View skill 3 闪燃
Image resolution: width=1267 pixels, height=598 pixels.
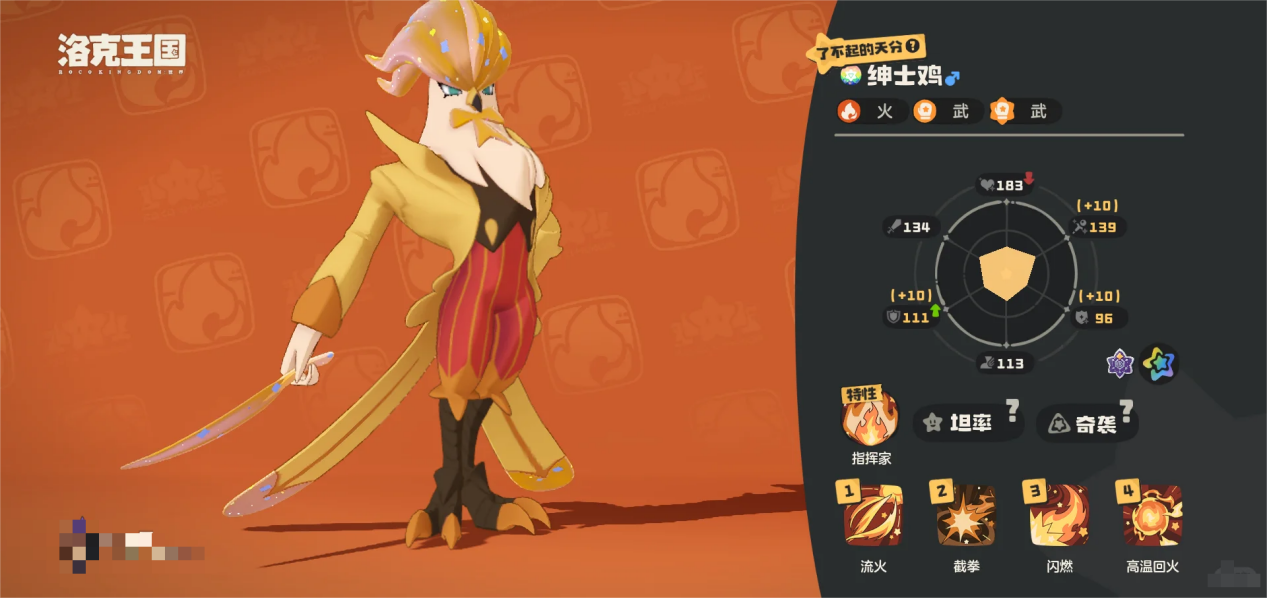pyautogui.click(x=1059, y=517)
